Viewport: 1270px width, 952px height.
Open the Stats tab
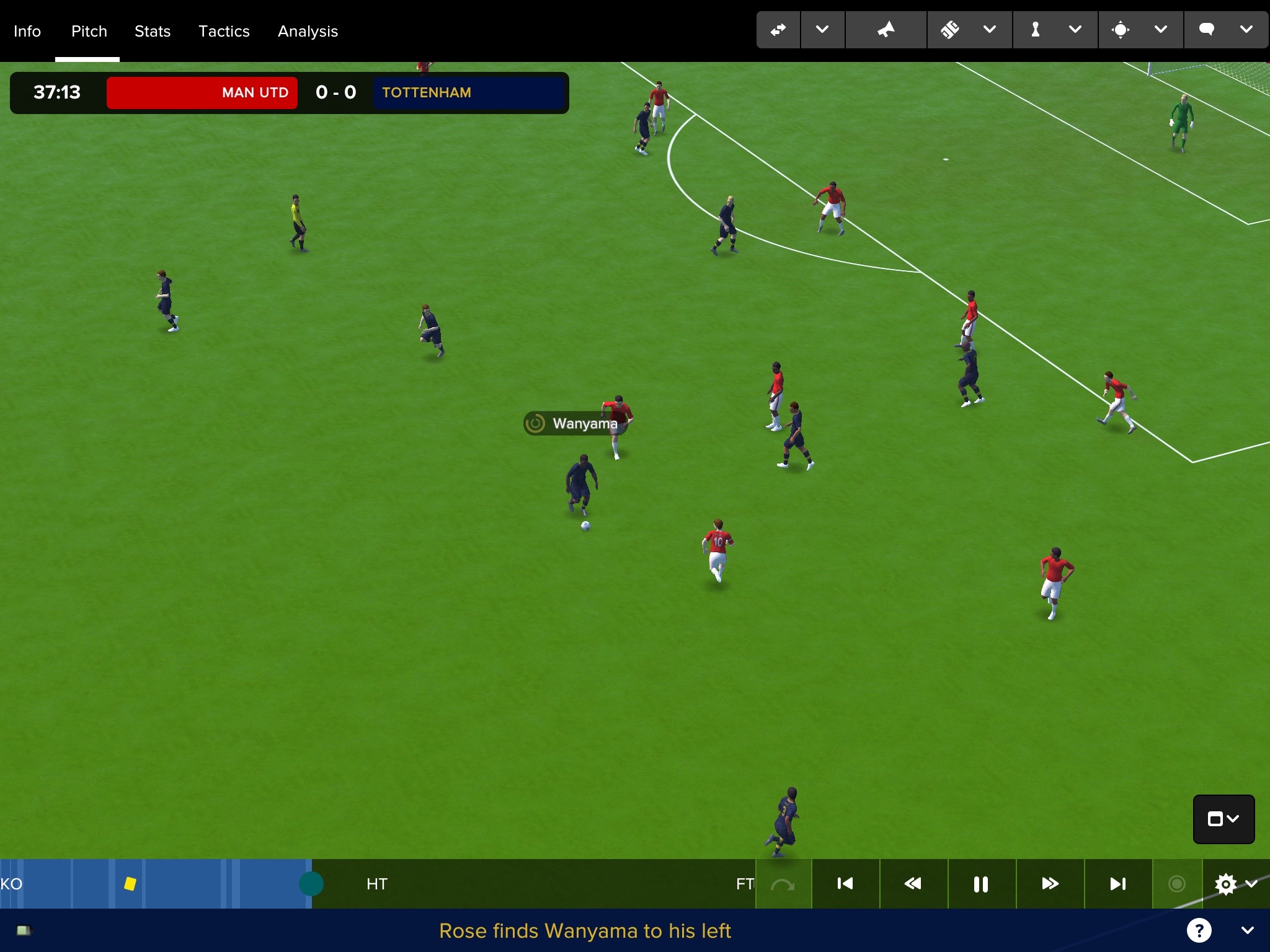[x=153, y=31]
